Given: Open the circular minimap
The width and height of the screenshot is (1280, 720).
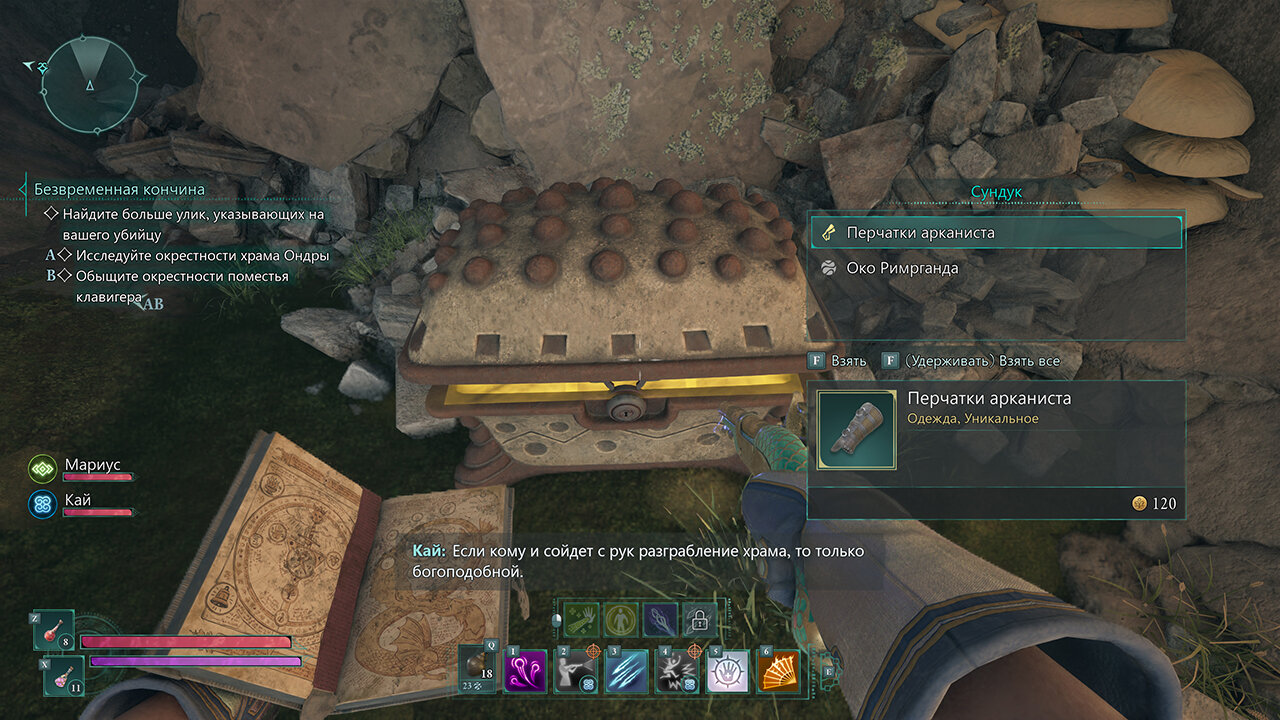Looking at the screenshot, I should pyautogui.click(x=90, y=85).
